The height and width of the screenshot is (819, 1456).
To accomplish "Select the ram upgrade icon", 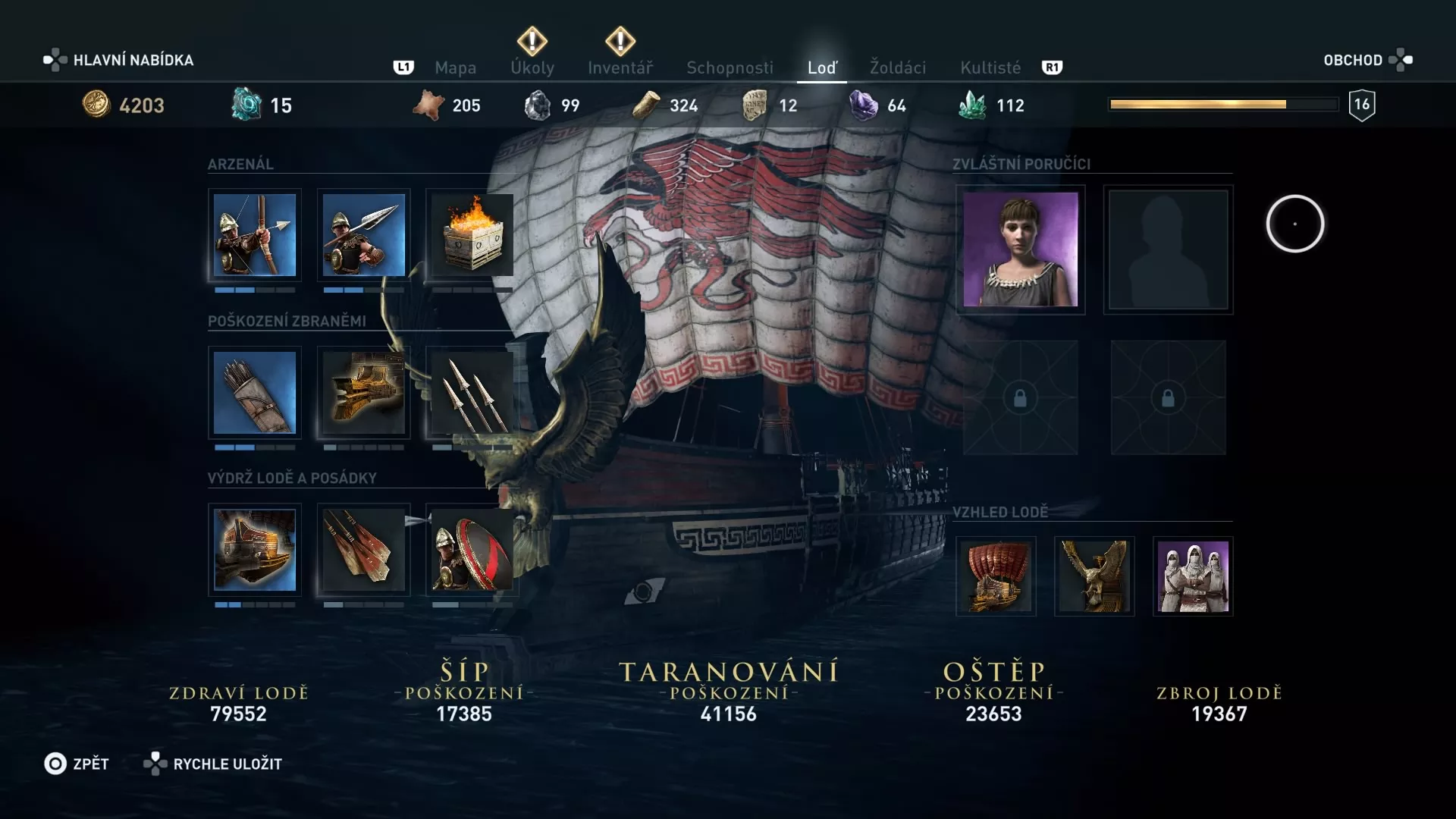I will click(364, 393).
